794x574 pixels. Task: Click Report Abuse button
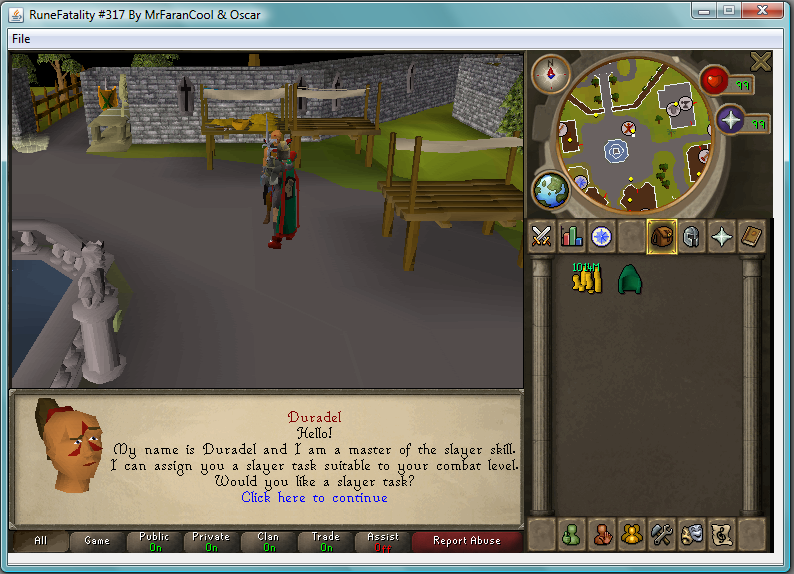click(x=466, y=541)
